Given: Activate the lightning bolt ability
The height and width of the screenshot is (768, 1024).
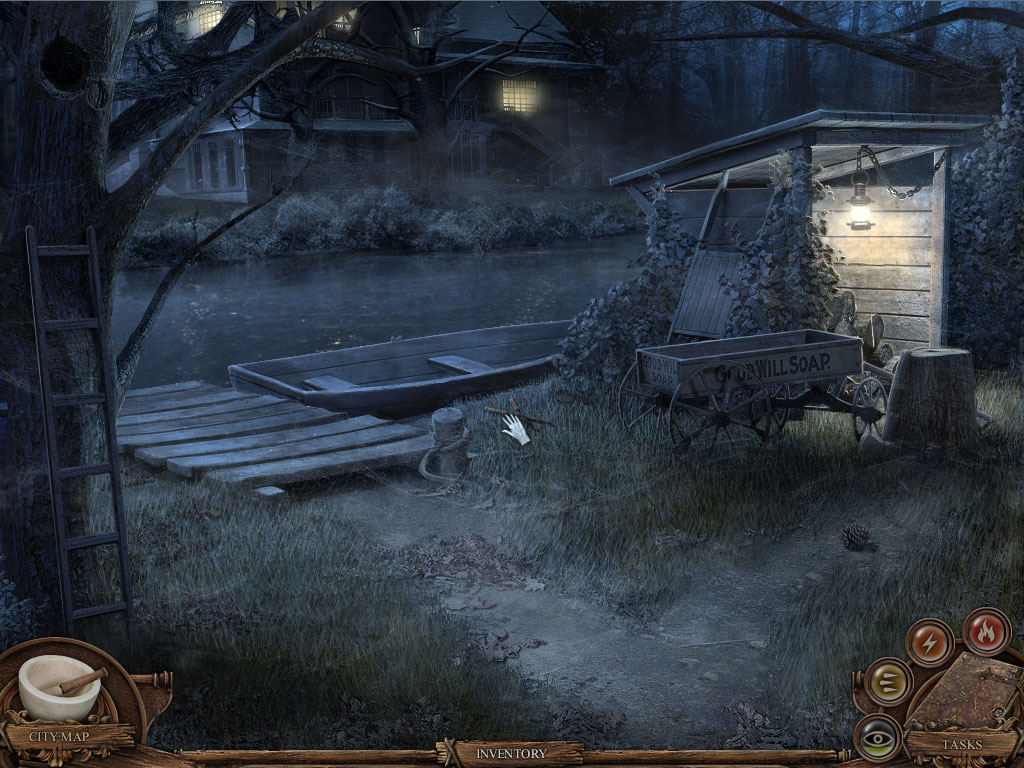Looking at the screenshot, I should [929, 642].
